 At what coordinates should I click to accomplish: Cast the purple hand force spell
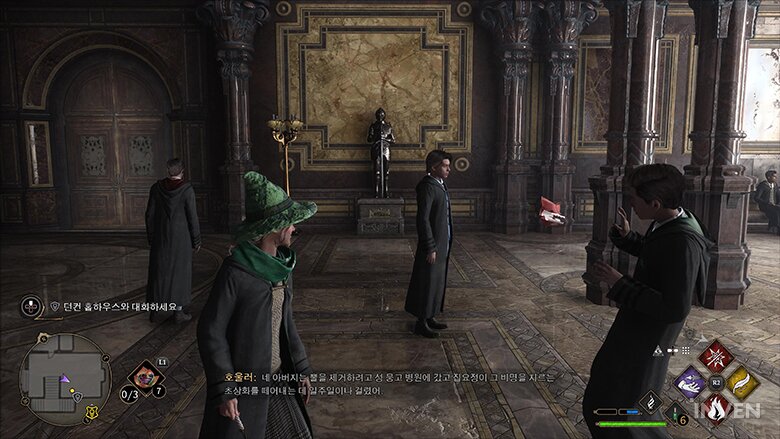coord(691,381)
